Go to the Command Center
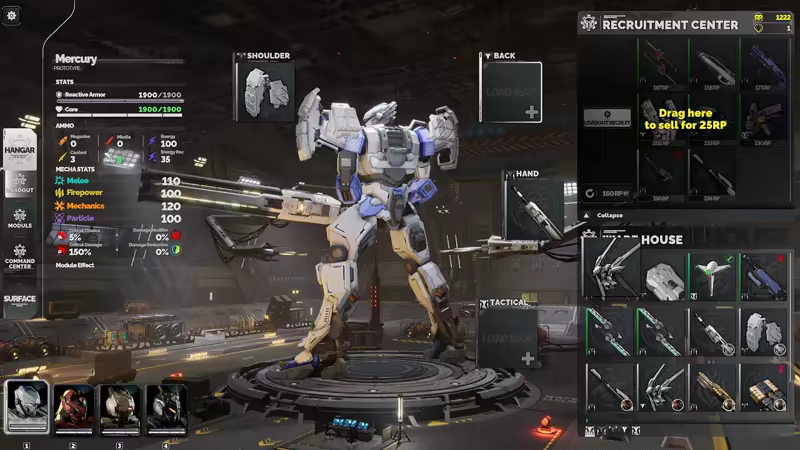 click(20, 254)
